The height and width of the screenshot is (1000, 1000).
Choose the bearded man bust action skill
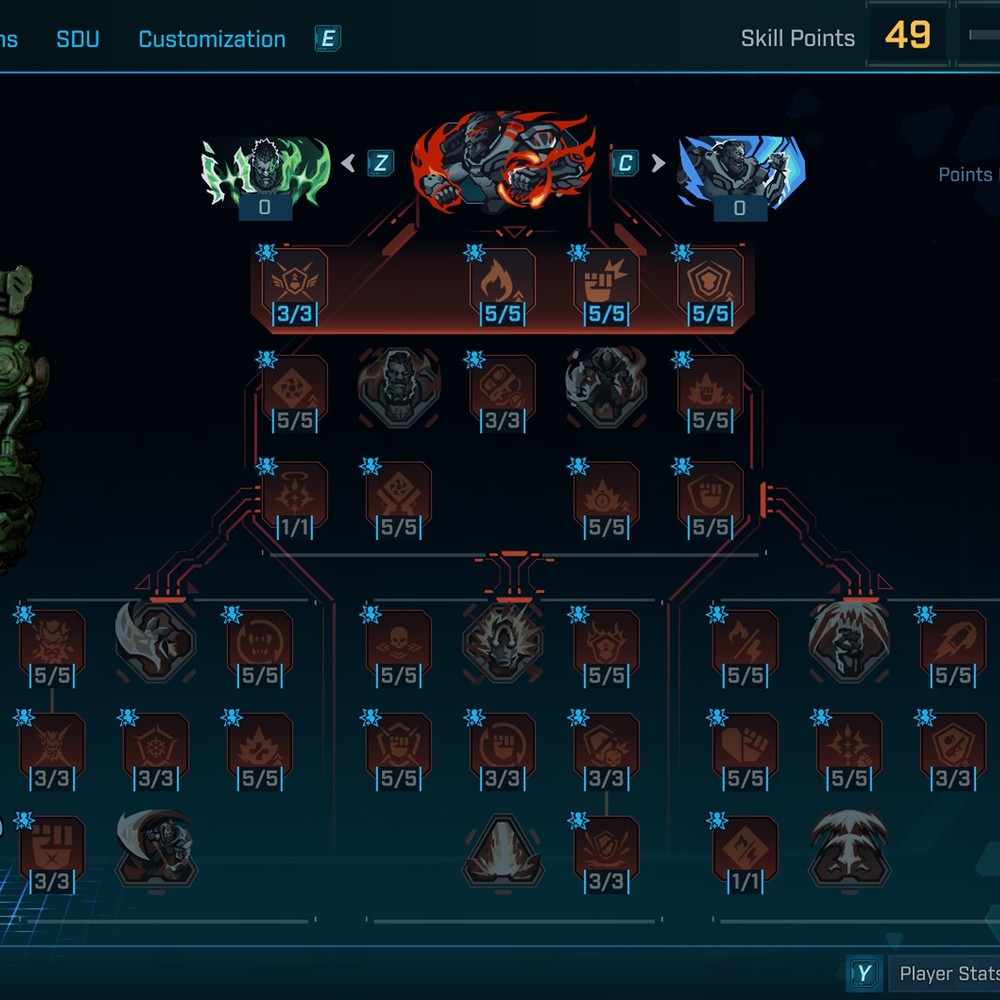click(x=399, y=387)
